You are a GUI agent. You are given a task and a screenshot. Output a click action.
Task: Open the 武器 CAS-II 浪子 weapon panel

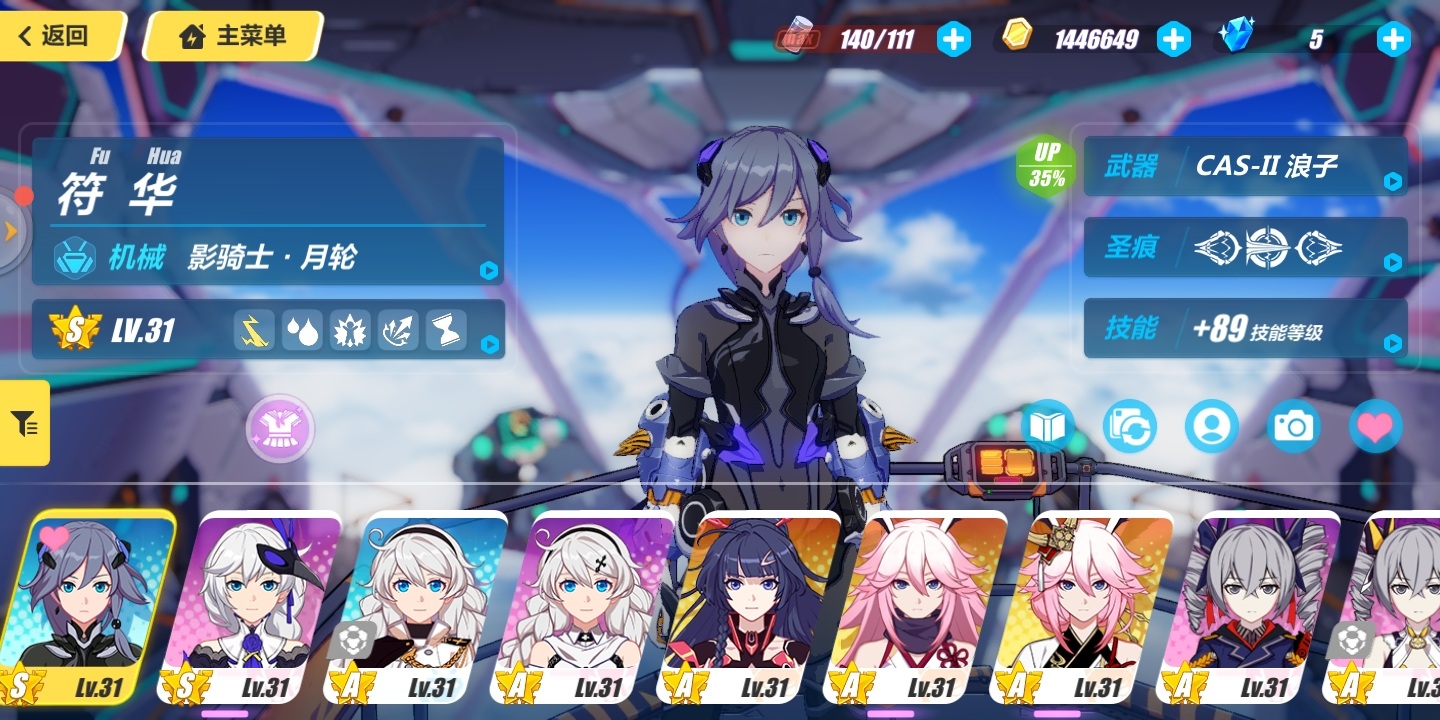(1246, 166)
